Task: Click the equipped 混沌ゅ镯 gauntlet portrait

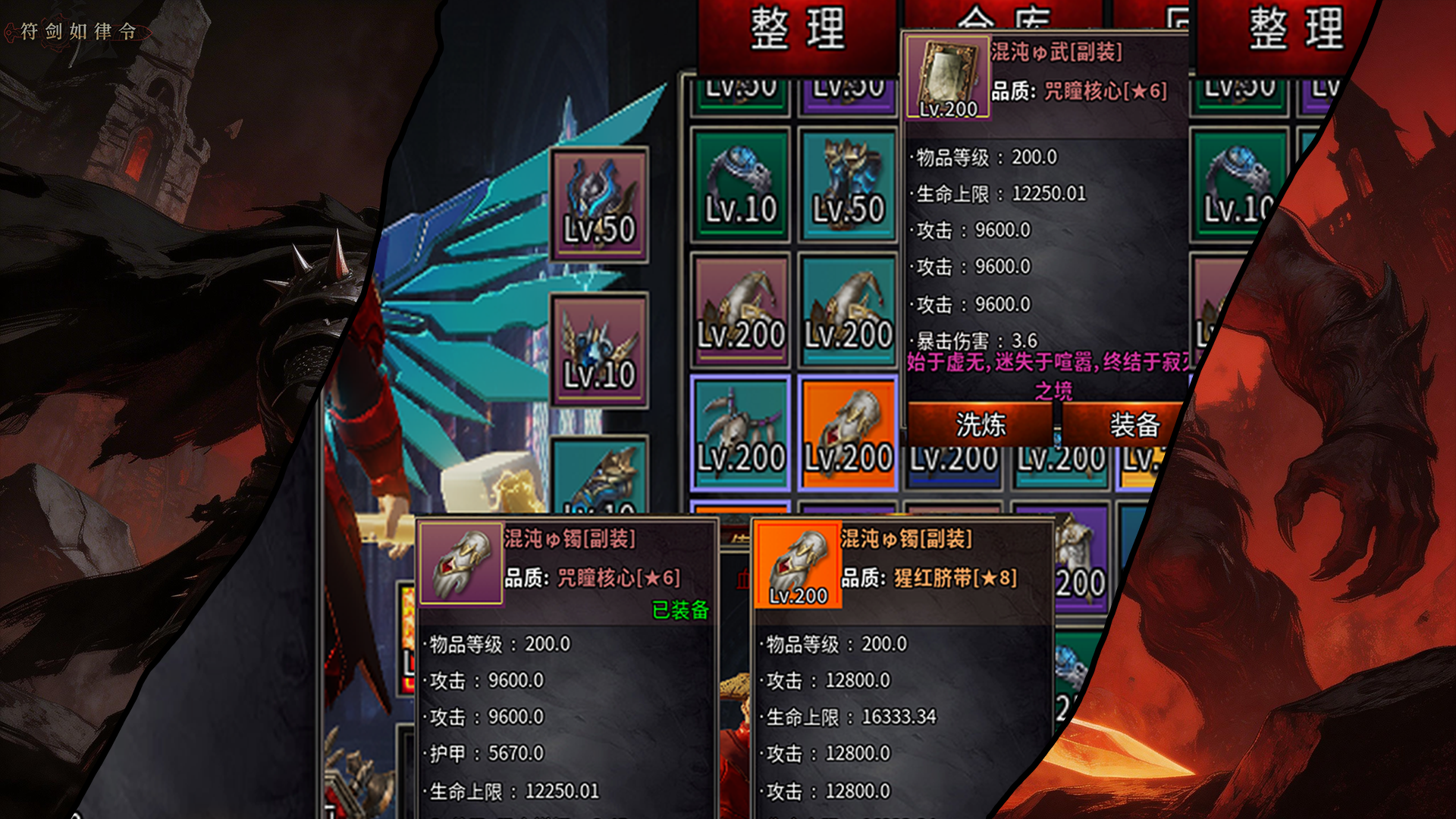Action: 463,565
